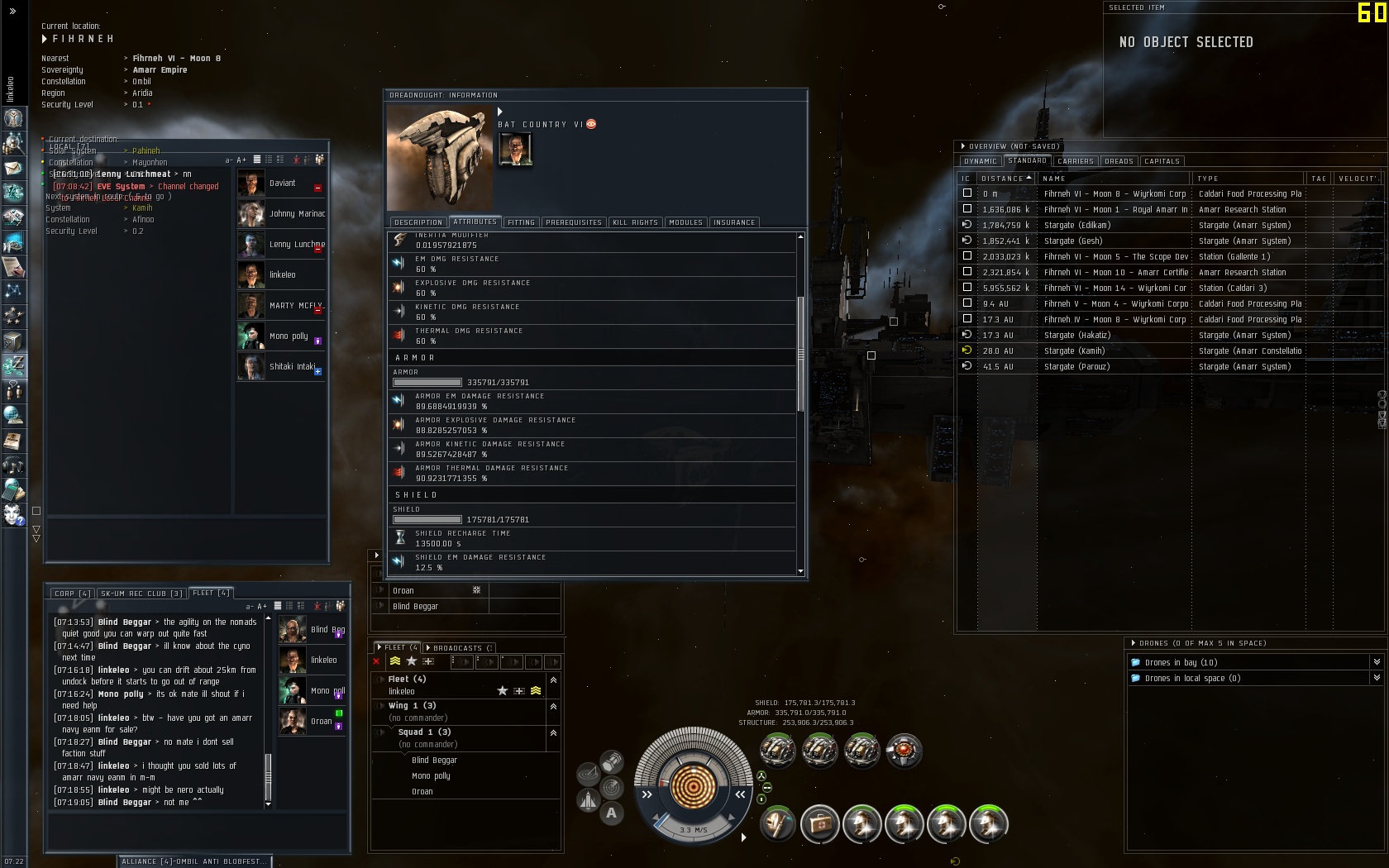Switch to SK-UM REC CLUB chat tab
Screen dimensions: 1389x868
[x=141, y=594]
